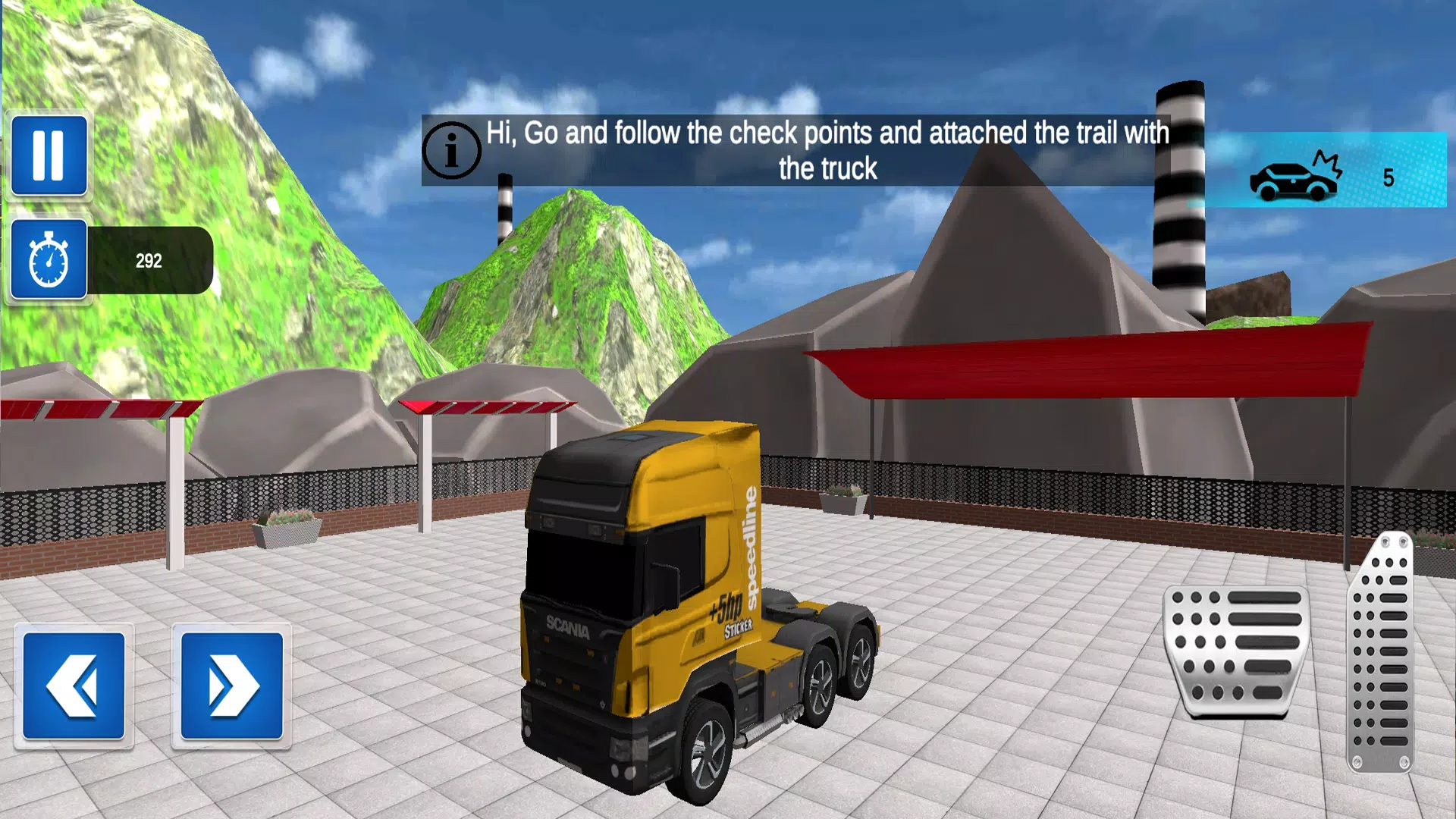
Task: Select the stopwatch timer icon
Action: (49, 260)
